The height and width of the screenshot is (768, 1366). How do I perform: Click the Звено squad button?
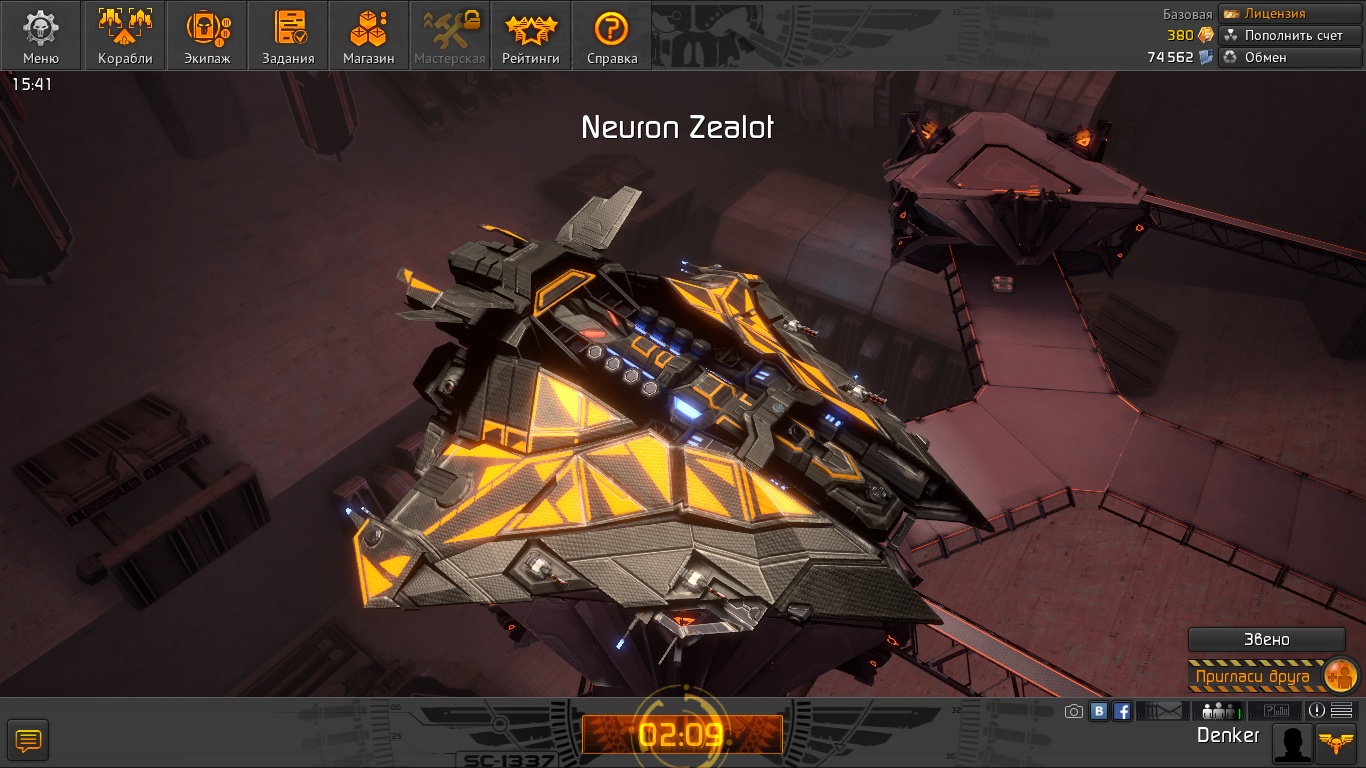pos(1266,640)
